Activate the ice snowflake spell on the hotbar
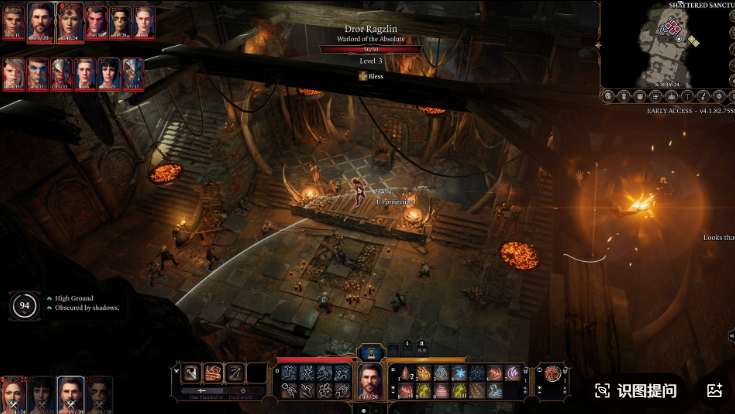Screen dimensions: 735x414 coord(458,373)
